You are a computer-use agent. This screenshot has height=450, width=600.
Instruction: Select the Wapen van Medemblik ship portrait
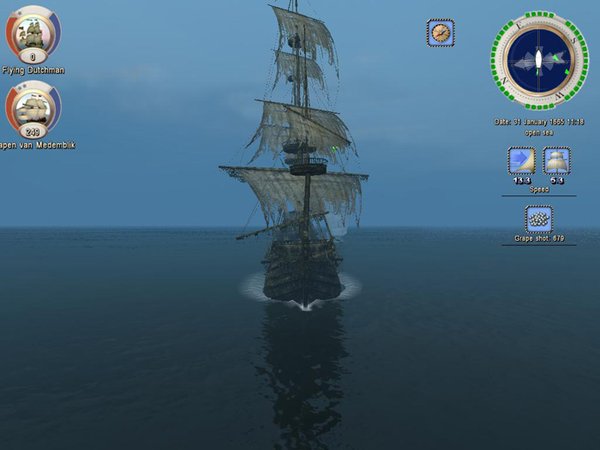coord(33,106)
